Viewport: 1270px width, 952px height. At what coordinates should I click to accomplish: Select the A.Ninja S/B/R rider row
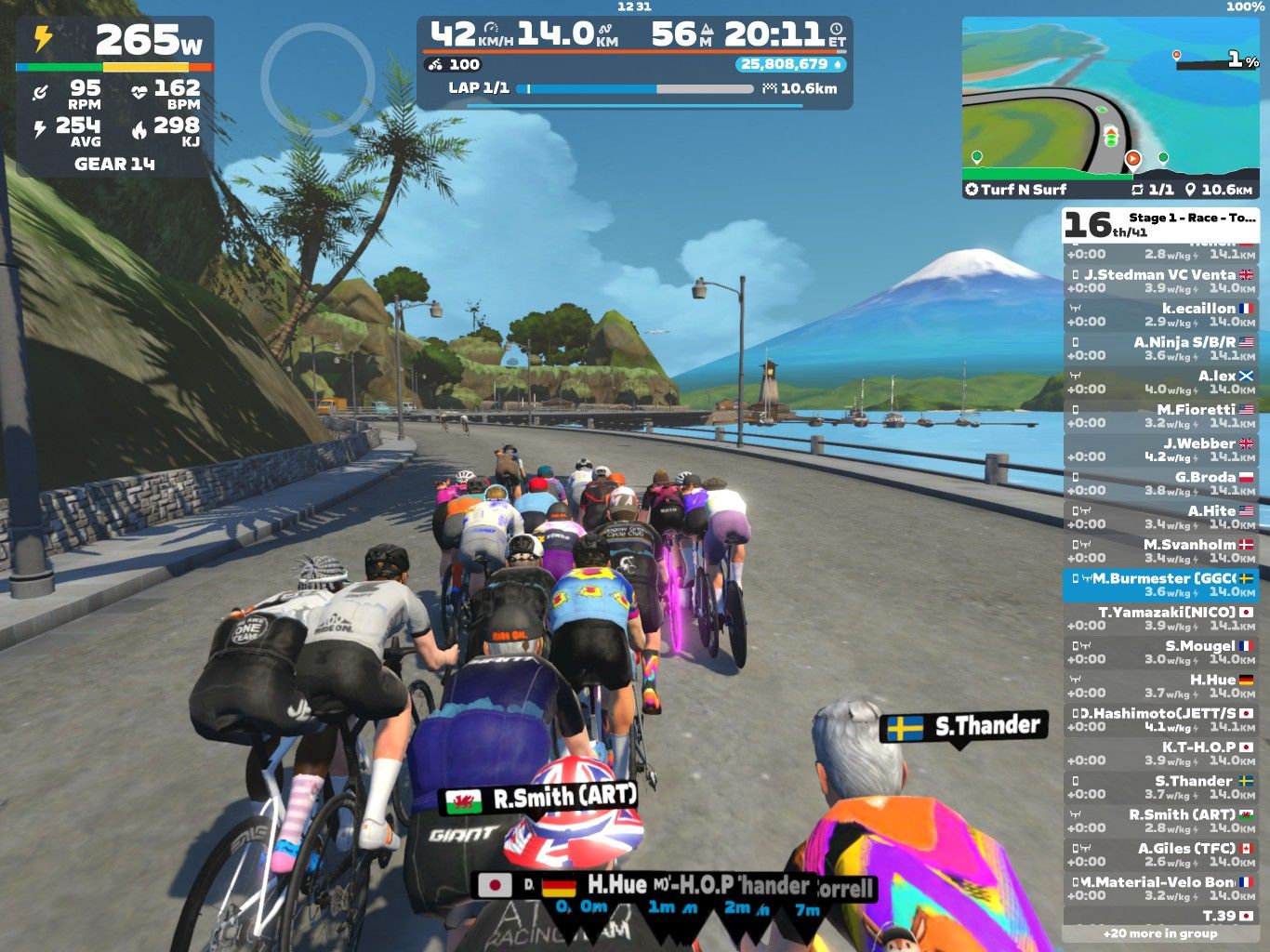click(x=1160, y=348)
